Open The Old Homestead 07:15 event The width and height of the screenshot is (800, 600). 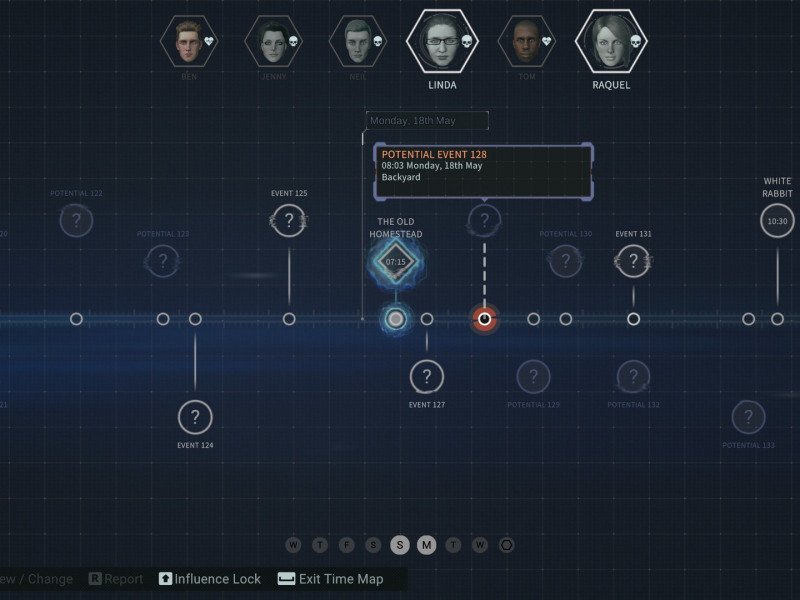tap(396, 262)
